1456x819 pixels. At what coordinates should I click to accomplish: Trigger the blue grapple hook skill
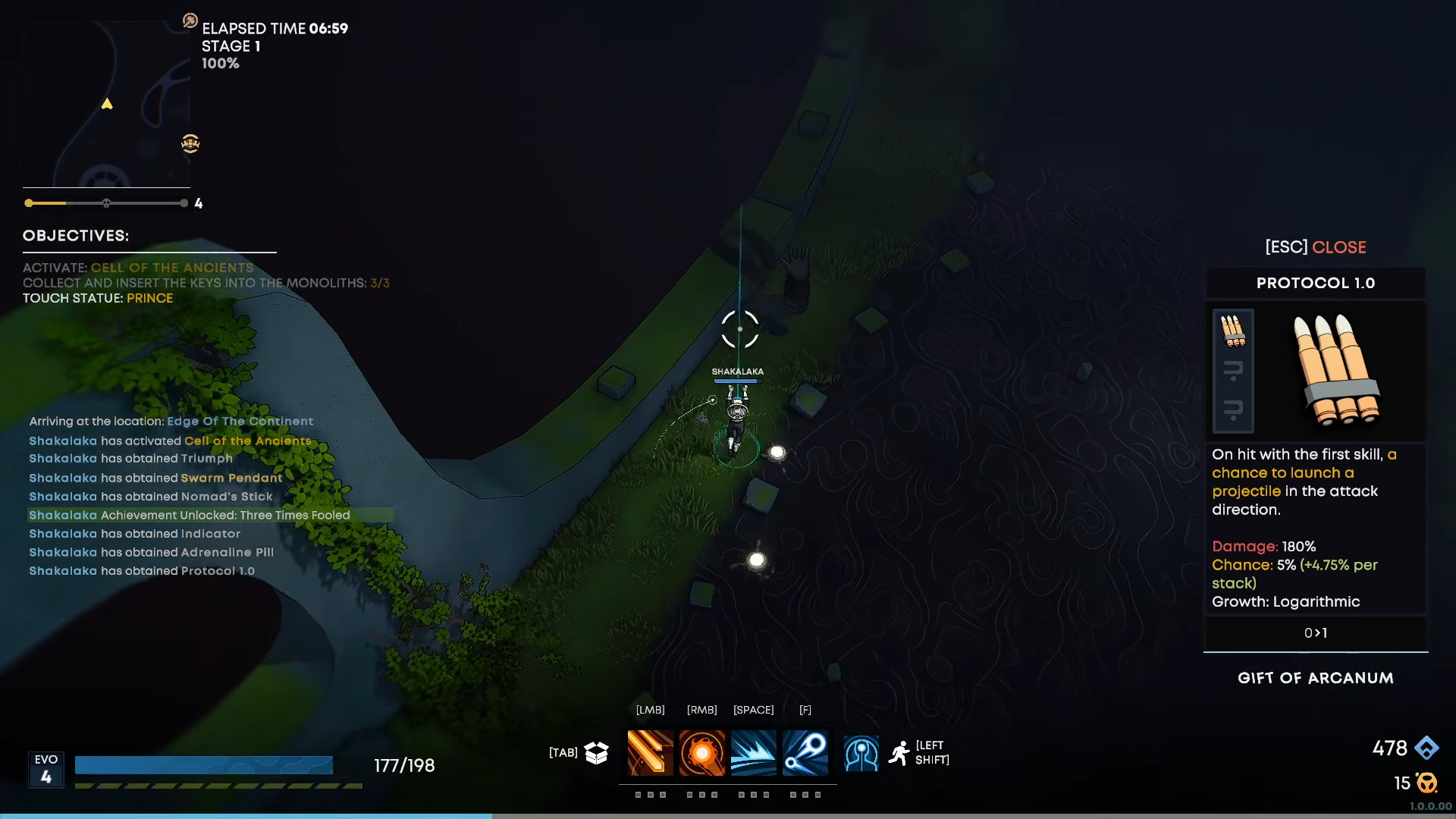coord(805,753)
